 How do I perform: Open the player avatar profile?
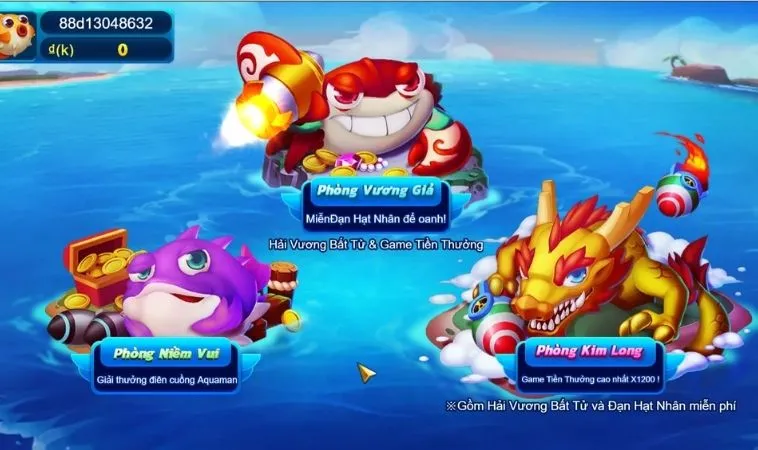15,35
